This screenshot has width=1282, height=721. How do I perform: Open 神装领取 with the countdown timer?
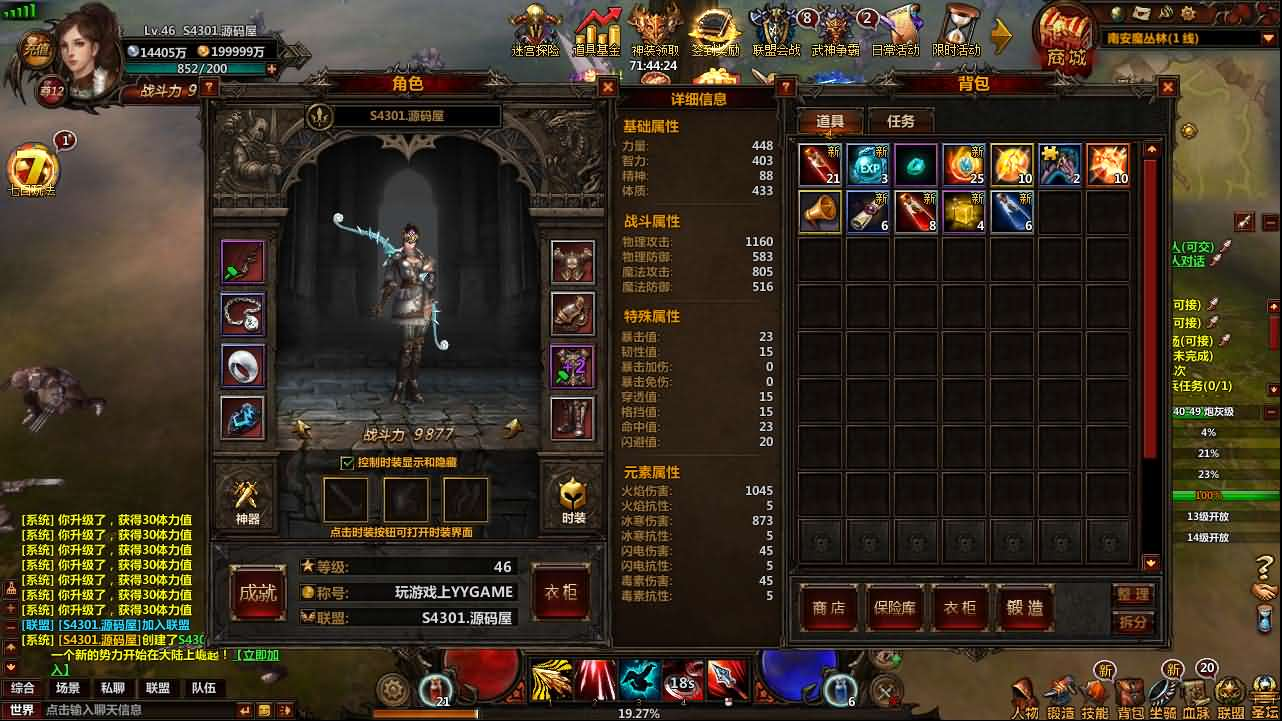(655, 30)
